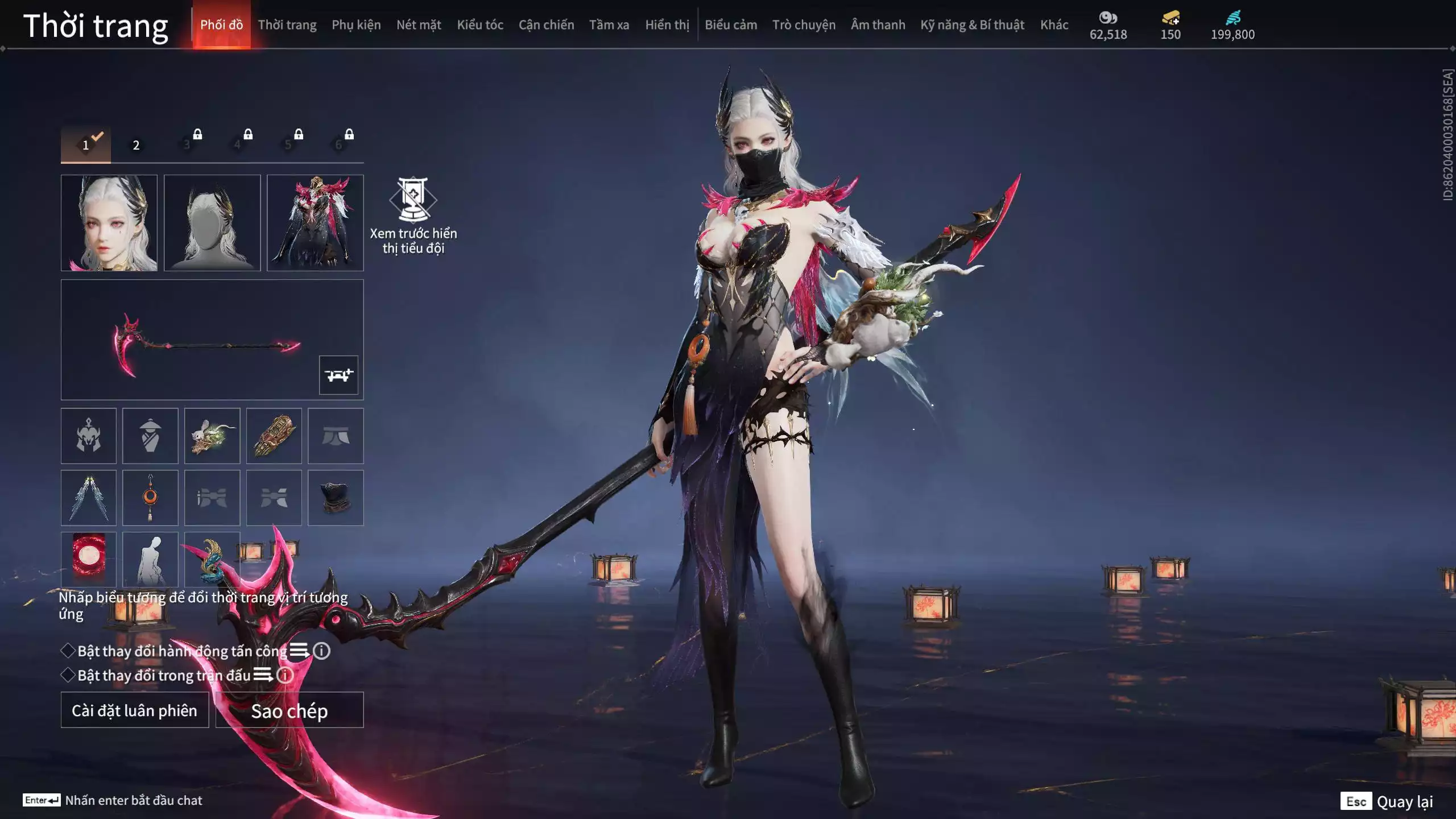Toggle Bật thay đổi hành động tấn công

point(68,651)
